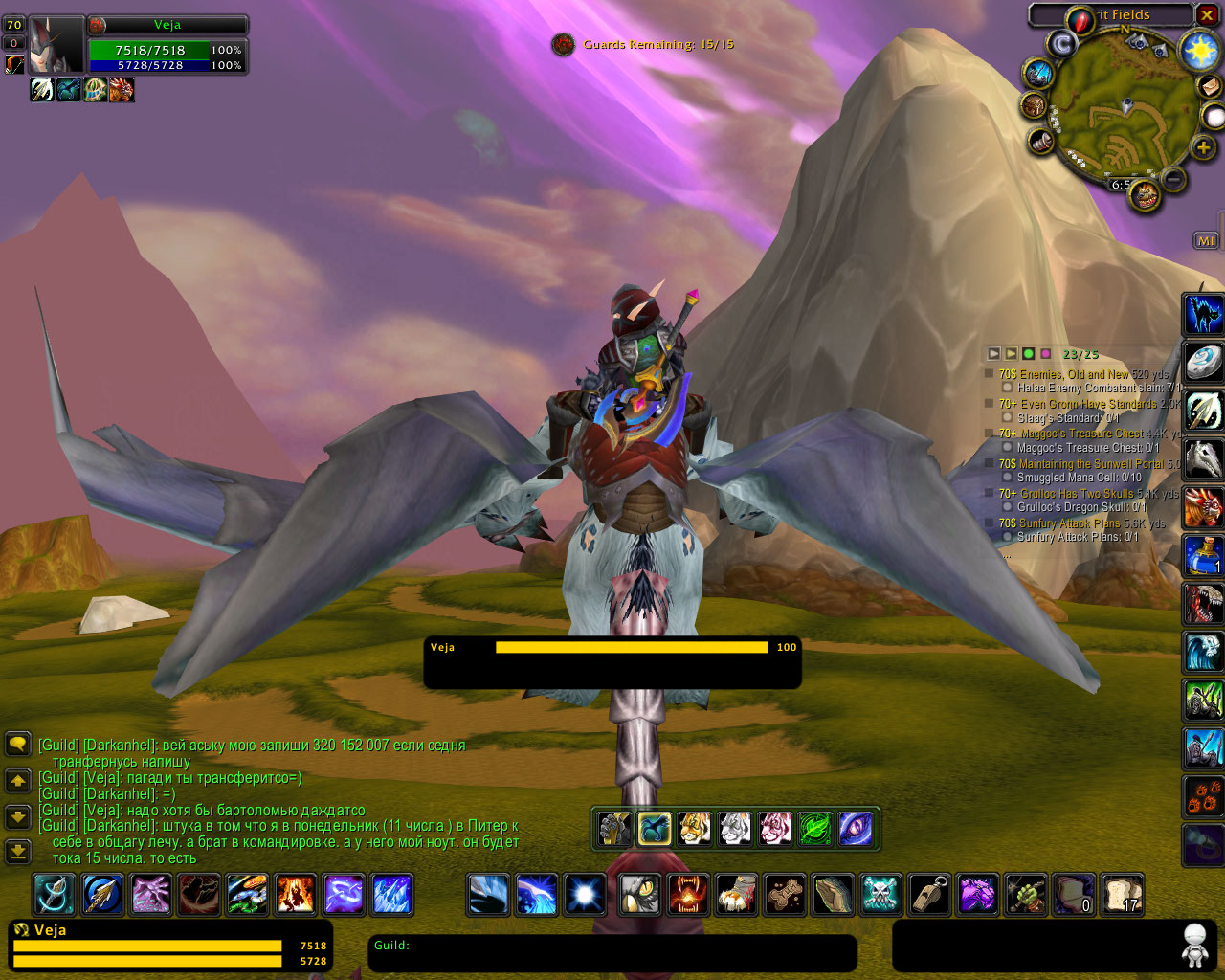Viewport: 1225px width, 980px height.
Task: Click the sun day-night clock icon
Action: 1199,51
